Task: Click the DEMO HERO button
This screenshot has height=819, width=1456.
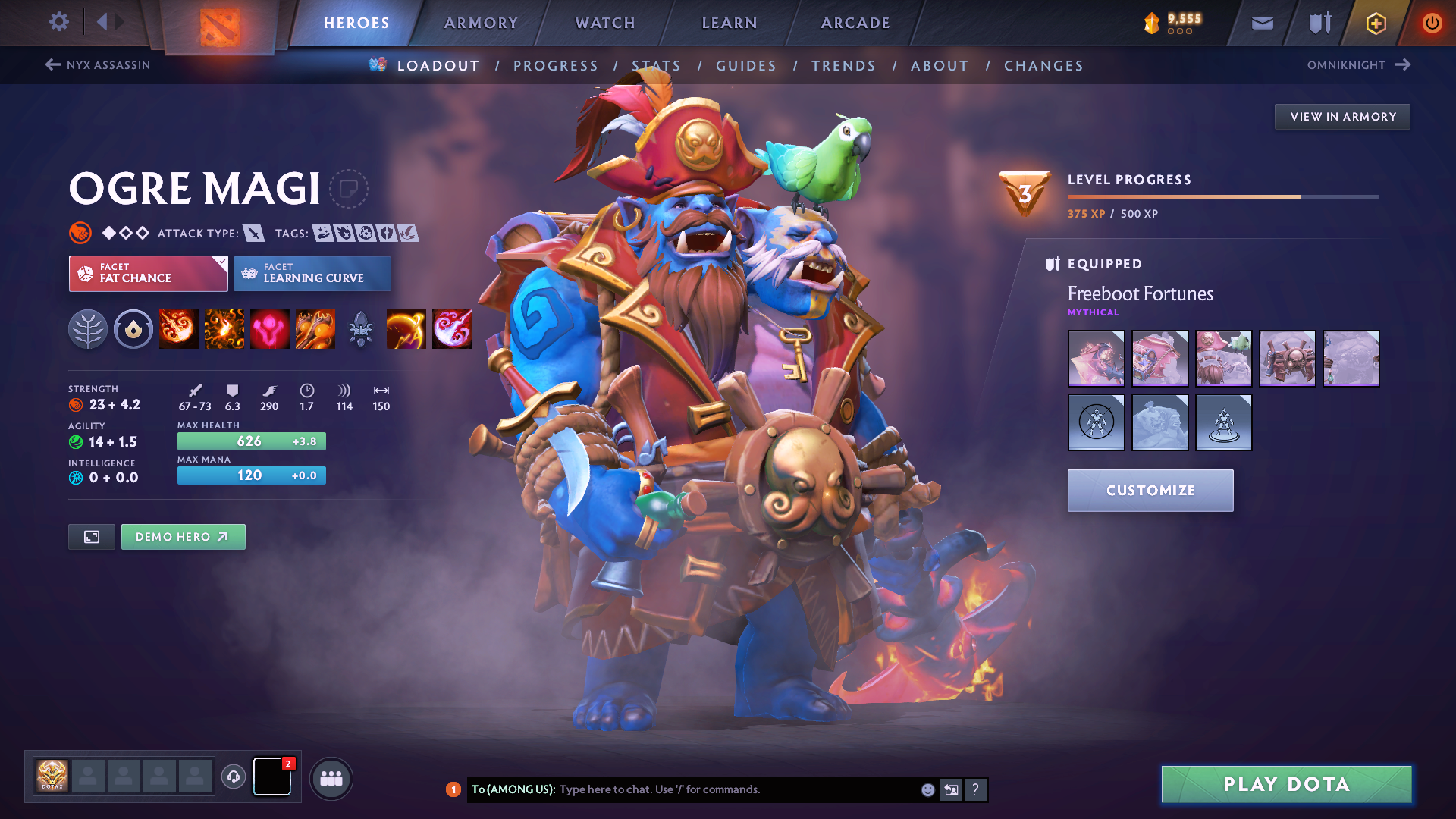Action: tap(183, 536)
